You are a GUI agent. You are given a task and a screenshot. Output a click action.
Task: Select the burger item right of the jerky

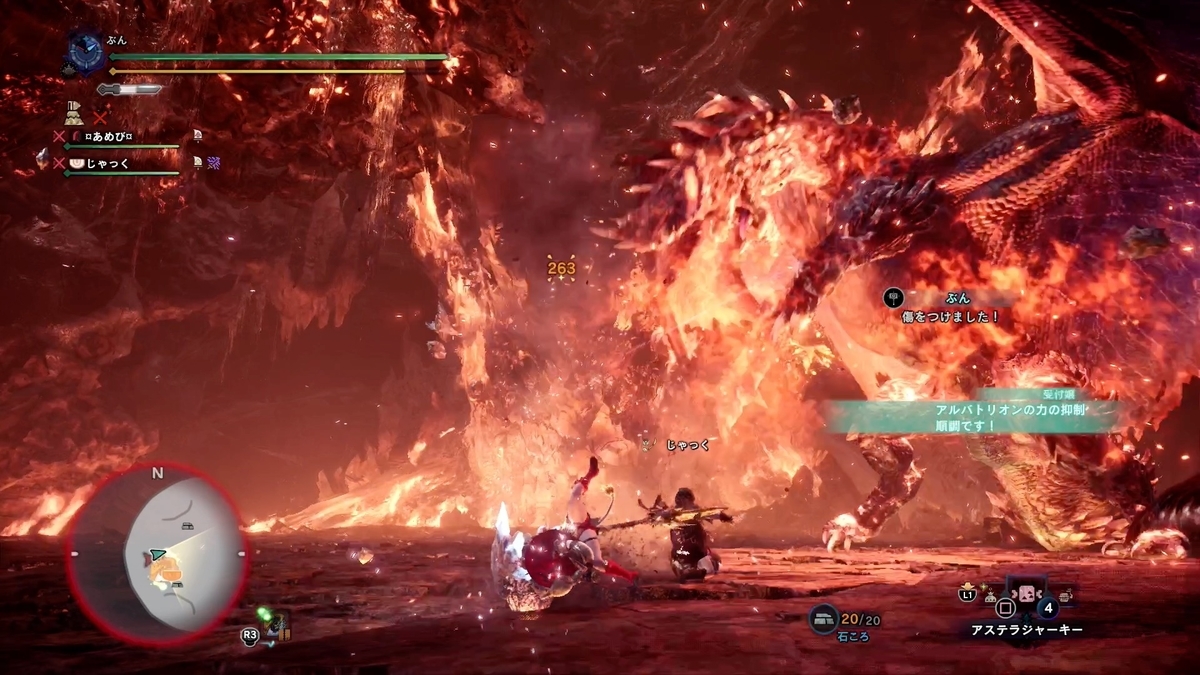[1066, 596]
